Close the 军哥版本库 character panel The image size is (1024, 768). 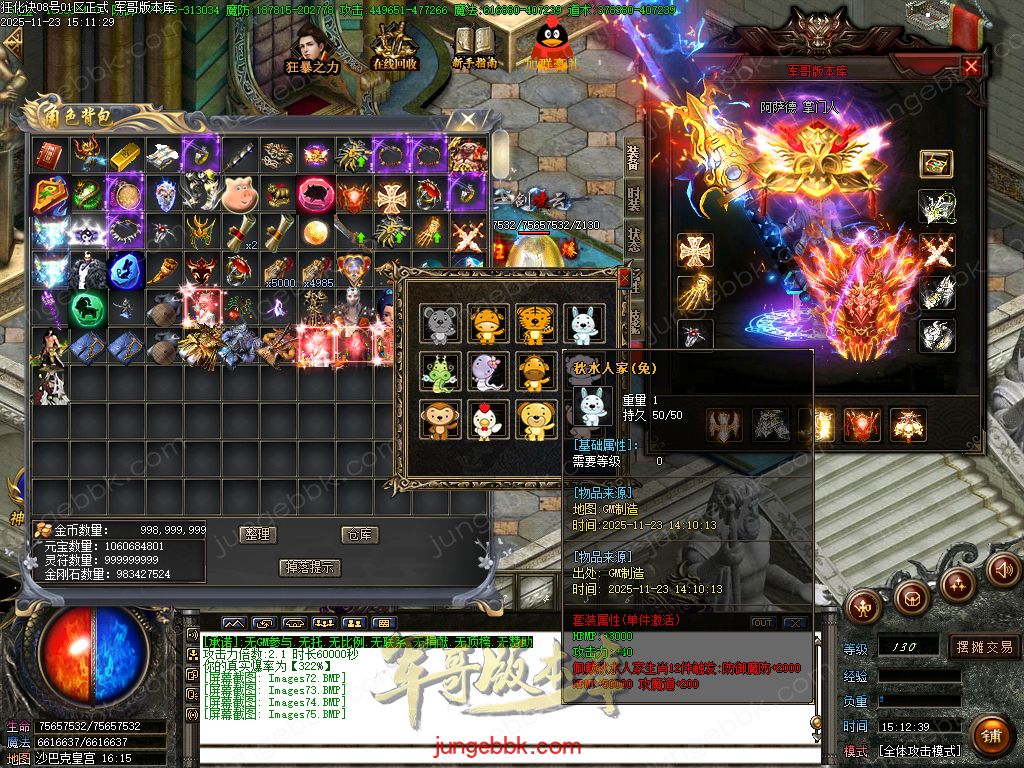click(971, 66)
